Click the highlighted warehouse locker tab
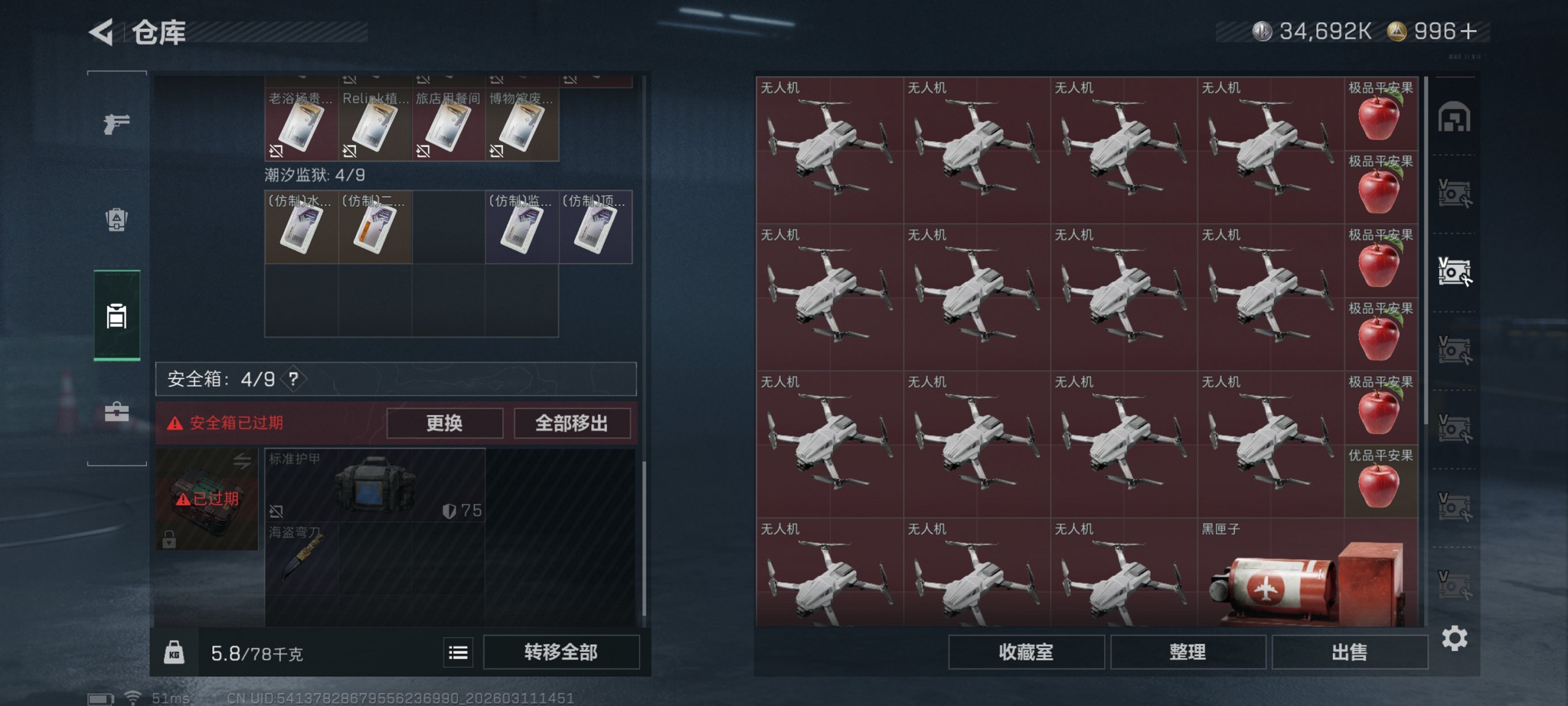The image size is (1568, 706). pos(116,317)
